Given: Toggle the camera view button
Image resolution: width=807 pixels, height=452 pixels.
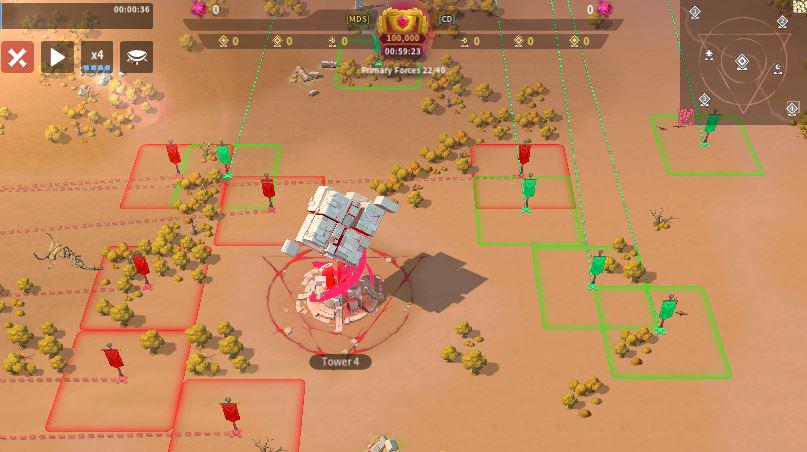Looking at the screenshot, I should coord(137,57).
